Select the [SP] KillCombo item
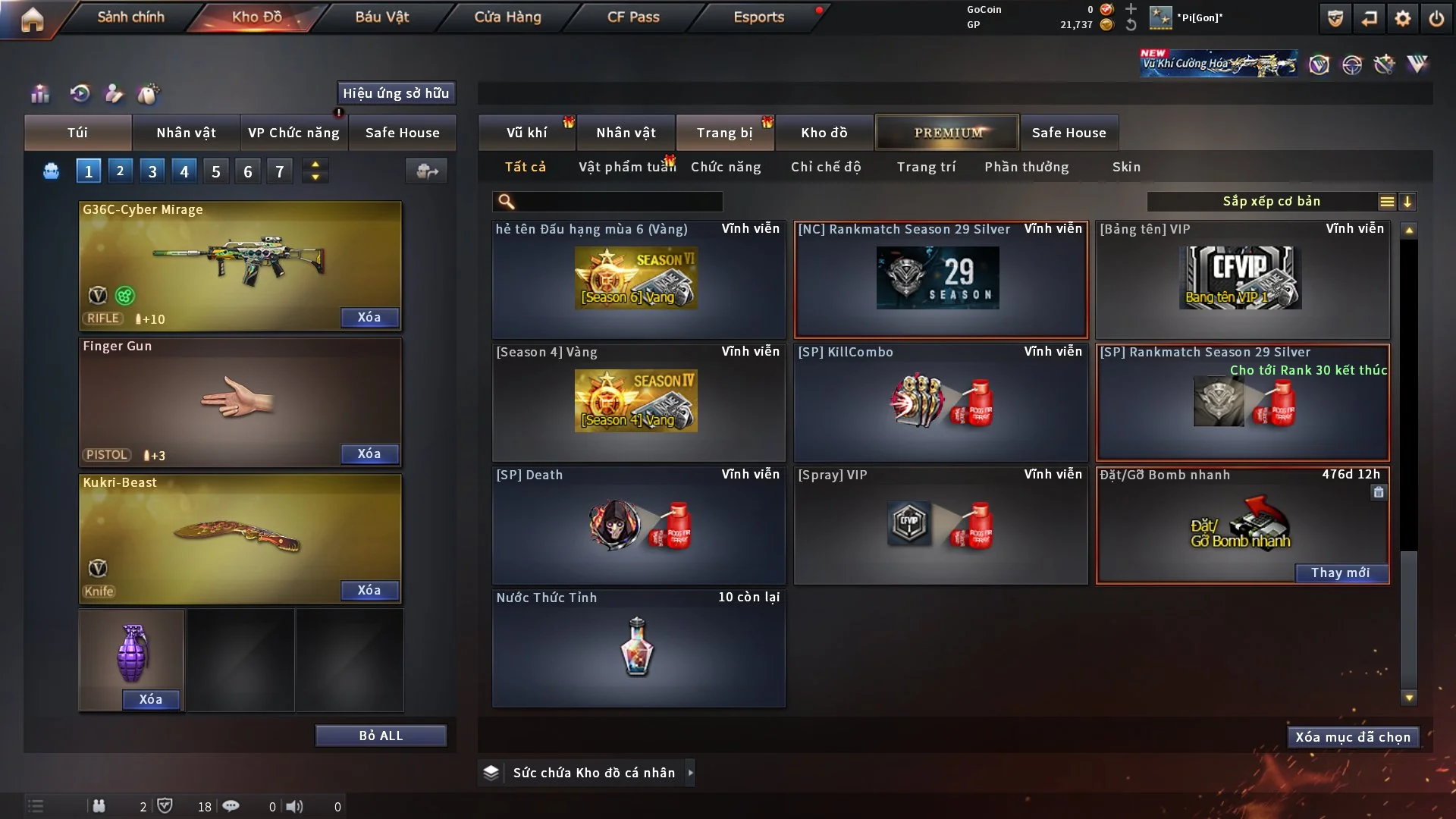The image size is (1456, 819). (x=940, y=403)
